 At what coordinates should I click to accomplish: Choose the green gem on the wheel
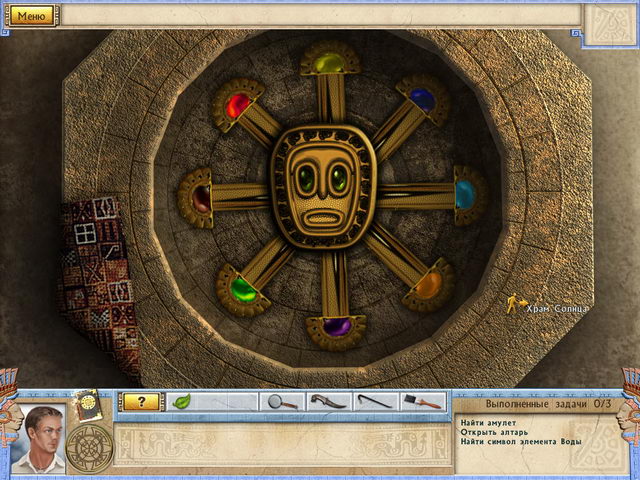[240, 290]
